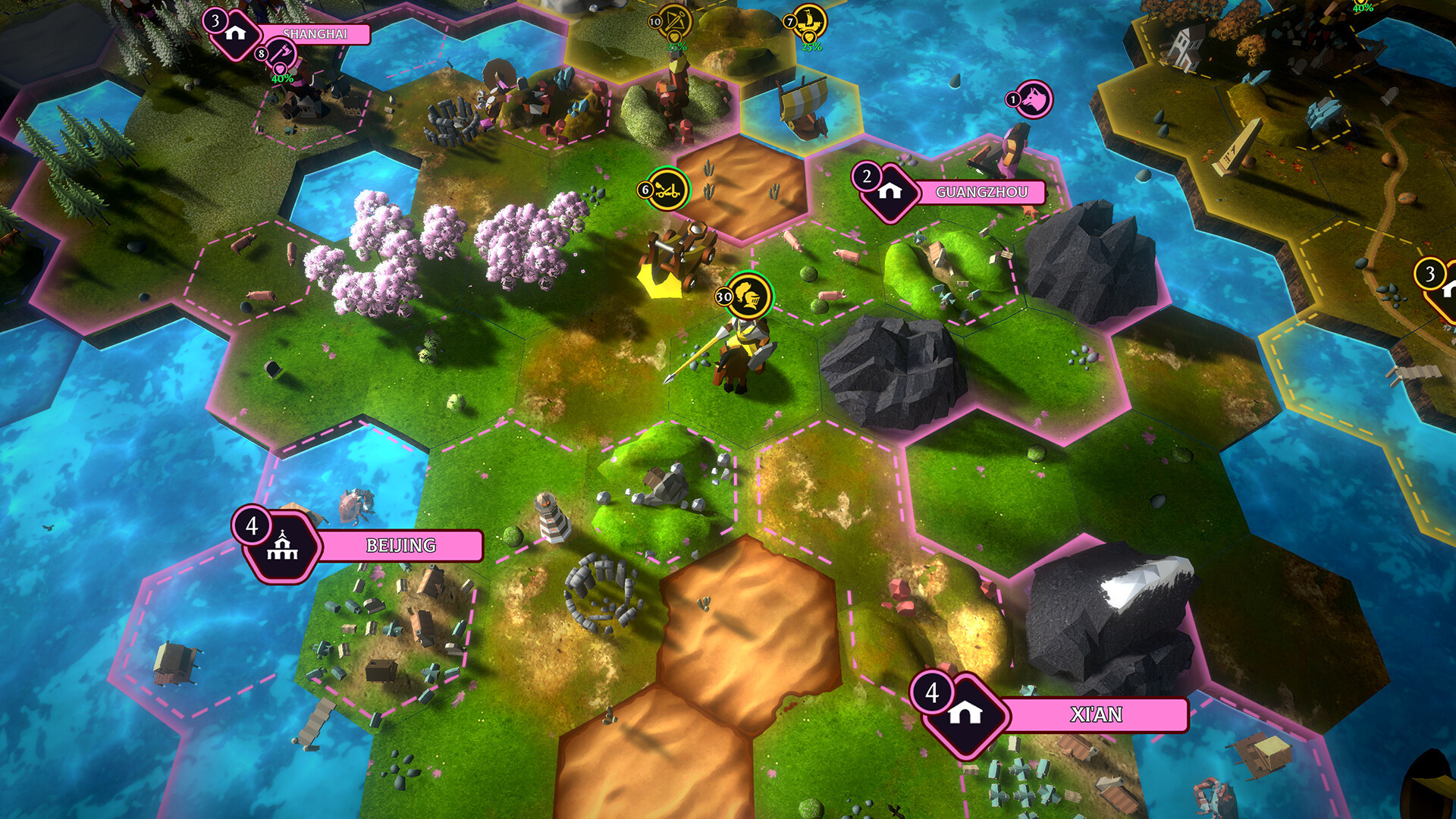
Task: Select the Xi'an banner text
Action: pos(1099,714)
